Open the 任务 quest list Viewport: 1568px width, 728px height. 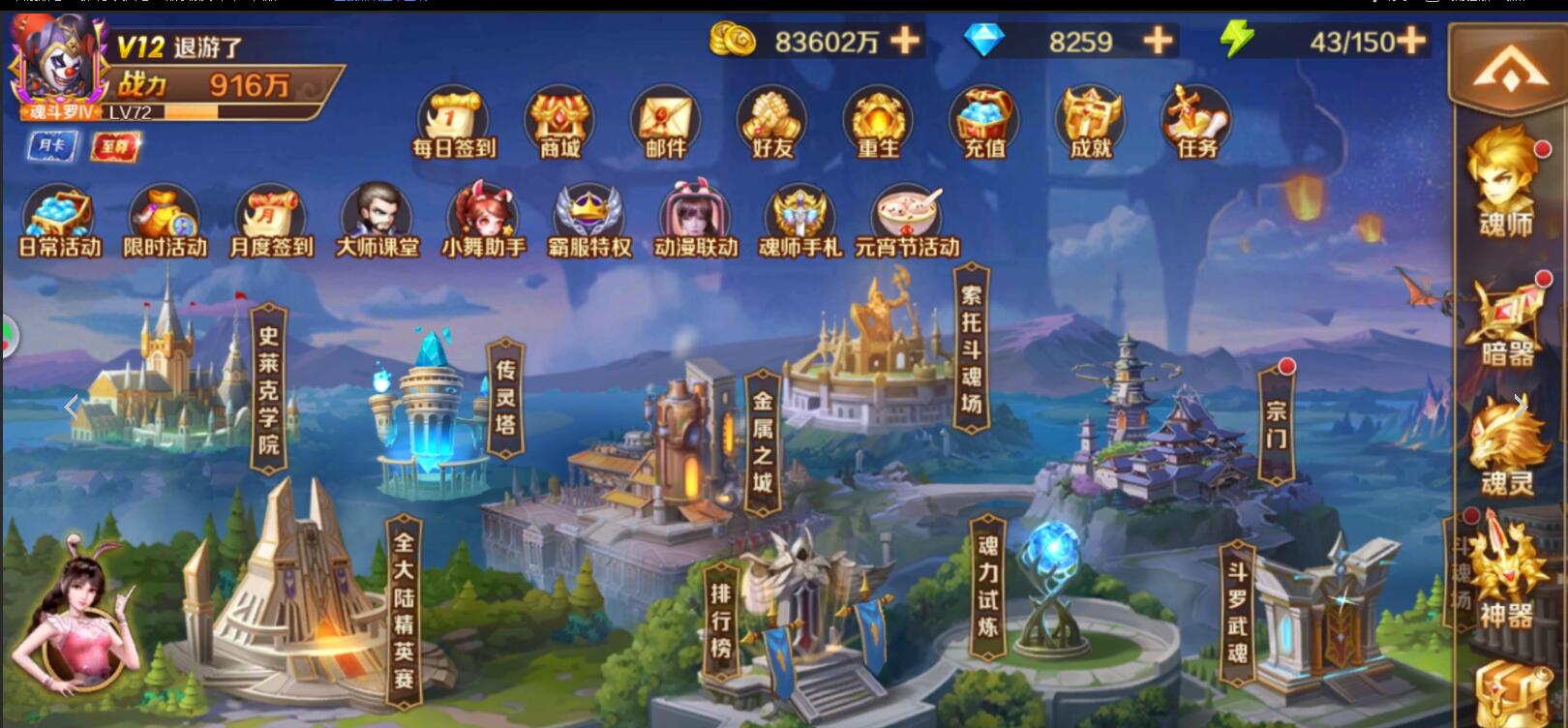(x=1197, y=124)
